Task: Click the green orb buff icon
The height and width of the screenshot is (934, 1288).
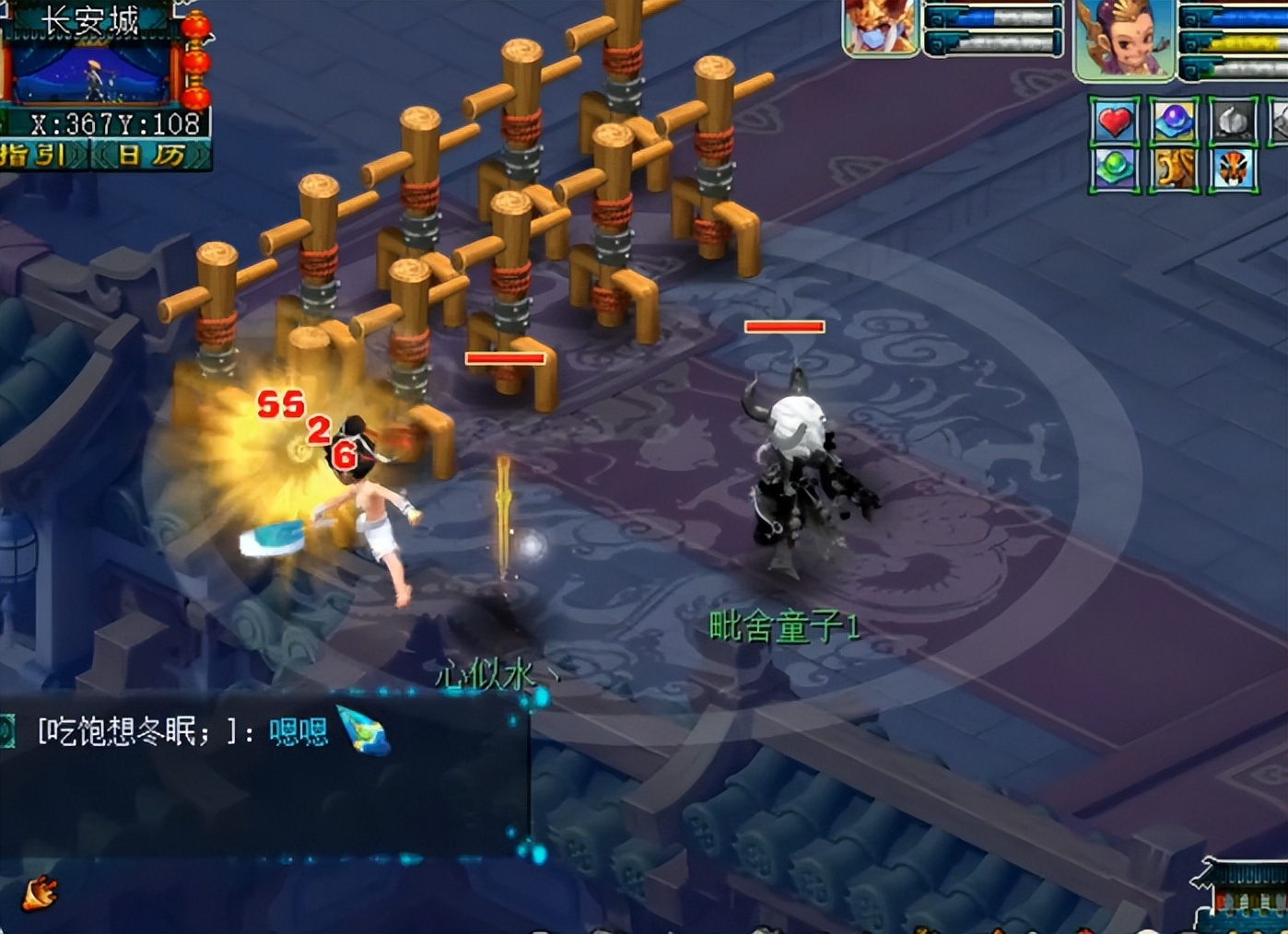Action: coord(1115,169)
